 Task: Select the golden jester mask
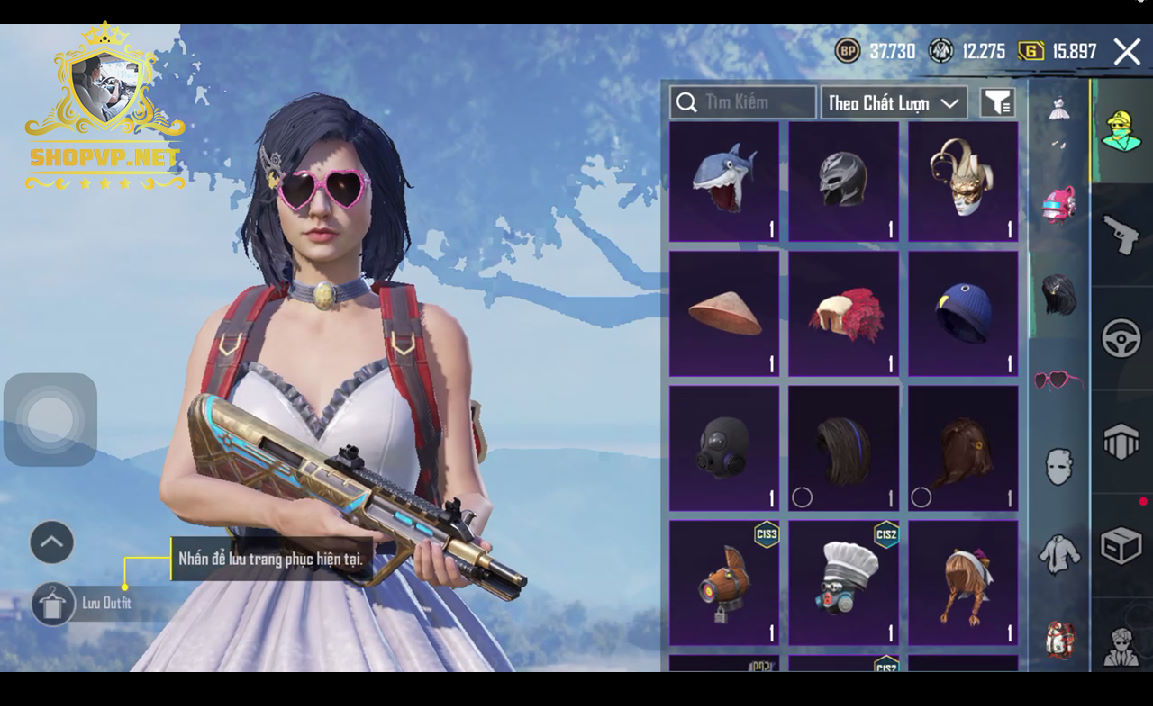click(962, 182)
